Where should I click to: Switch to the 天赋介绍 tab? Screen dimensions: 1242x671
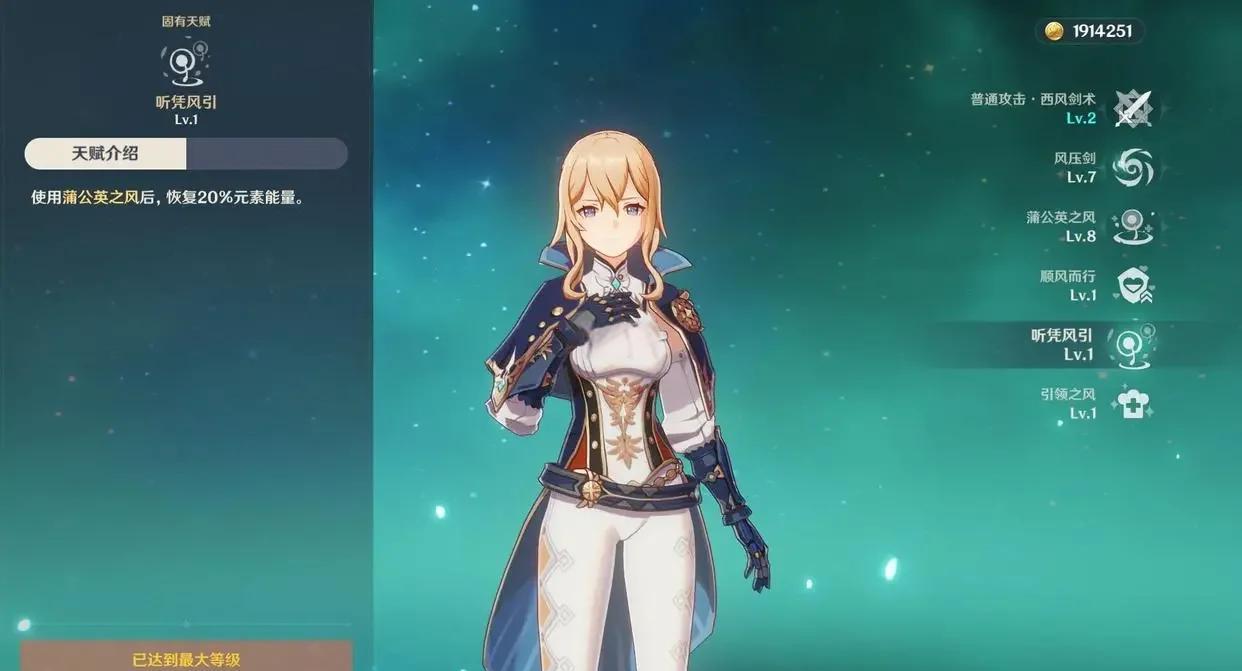(x=106, y=154)
